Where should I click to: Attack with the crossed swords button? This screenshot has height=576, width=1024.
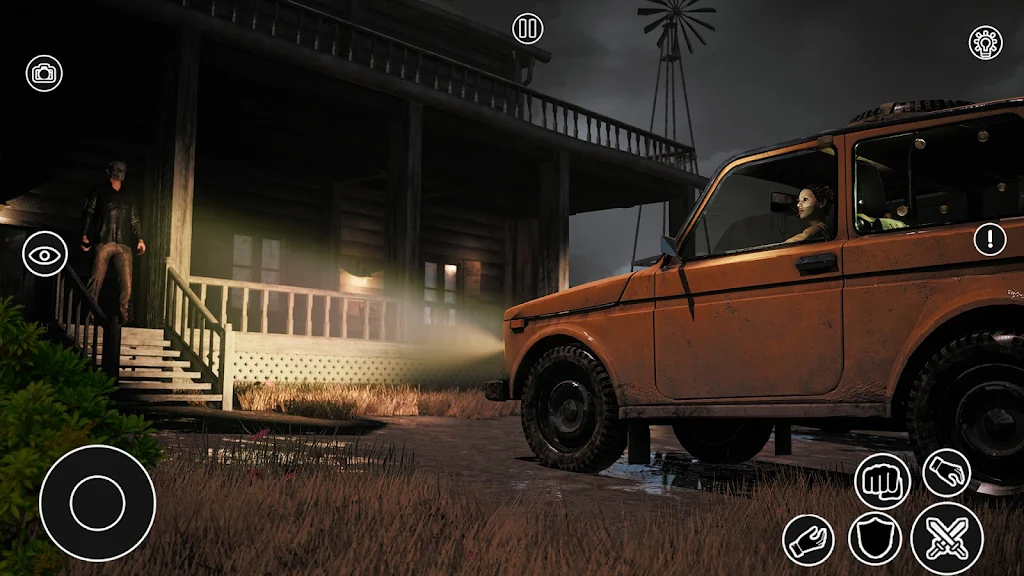click(946, 539)
